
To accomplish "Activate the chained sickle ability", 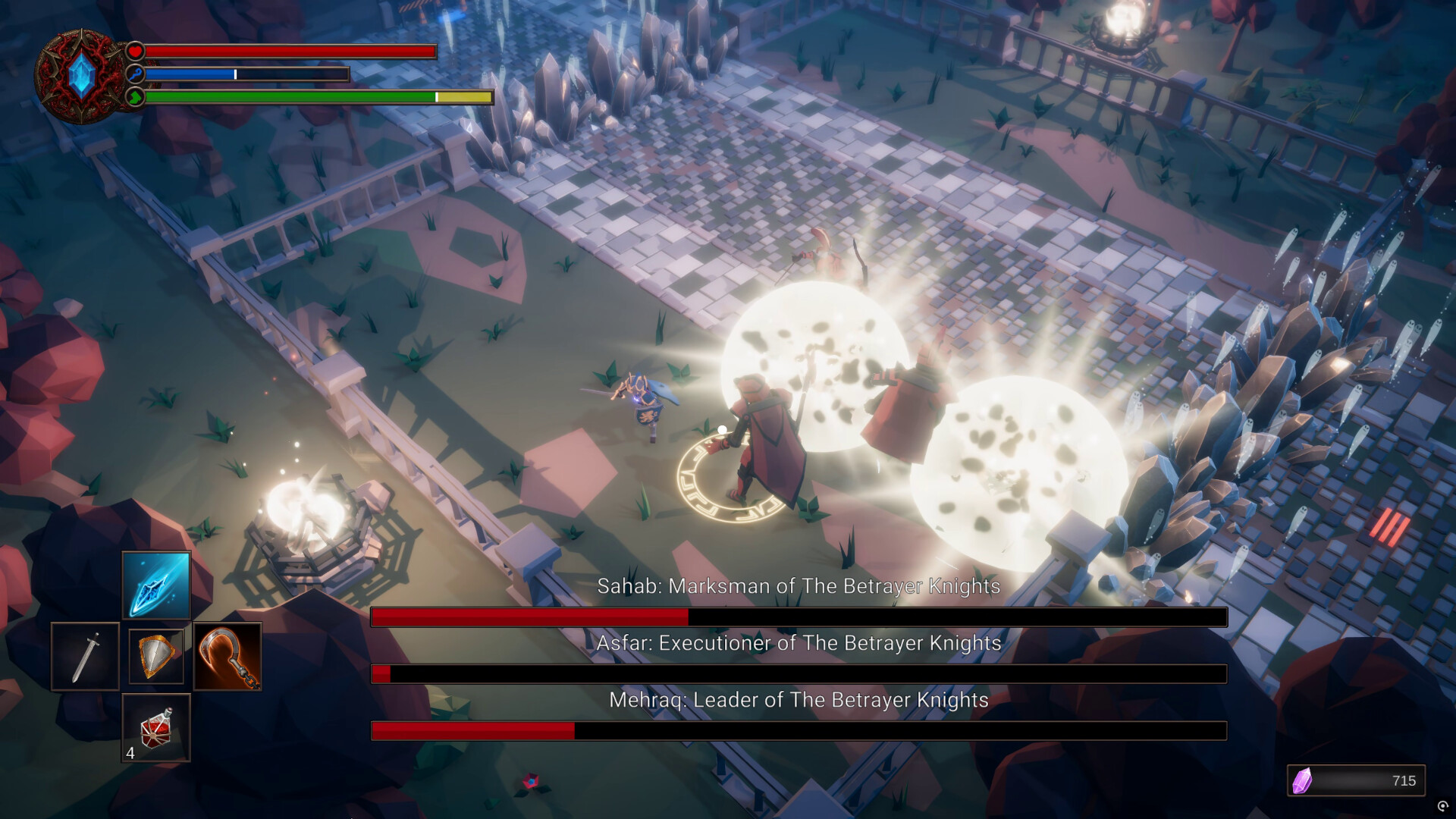I will [227, 657].
